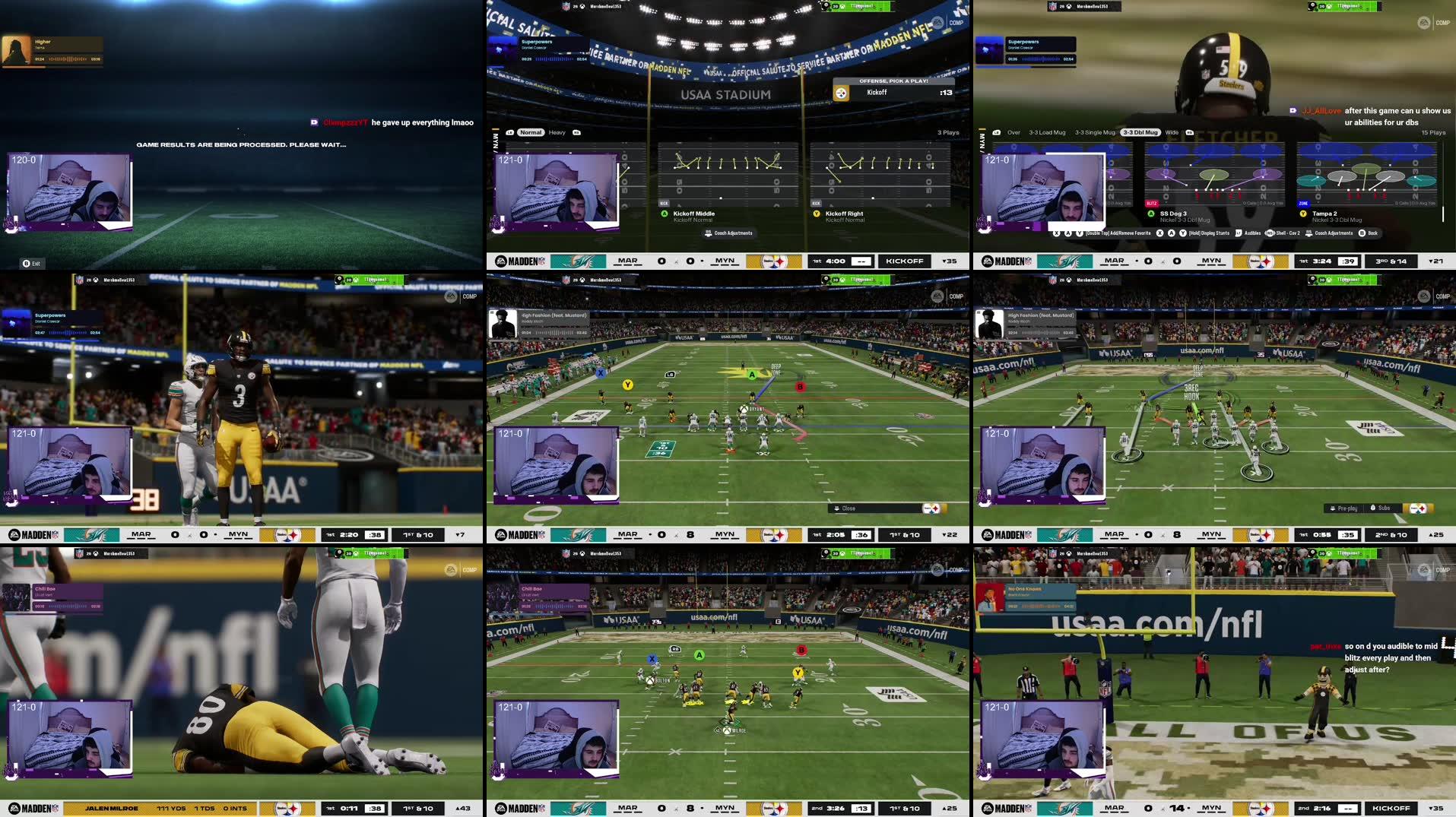
Task: Click the Steelers helmet icon beside the Subs button
Action: (1418, 508)
